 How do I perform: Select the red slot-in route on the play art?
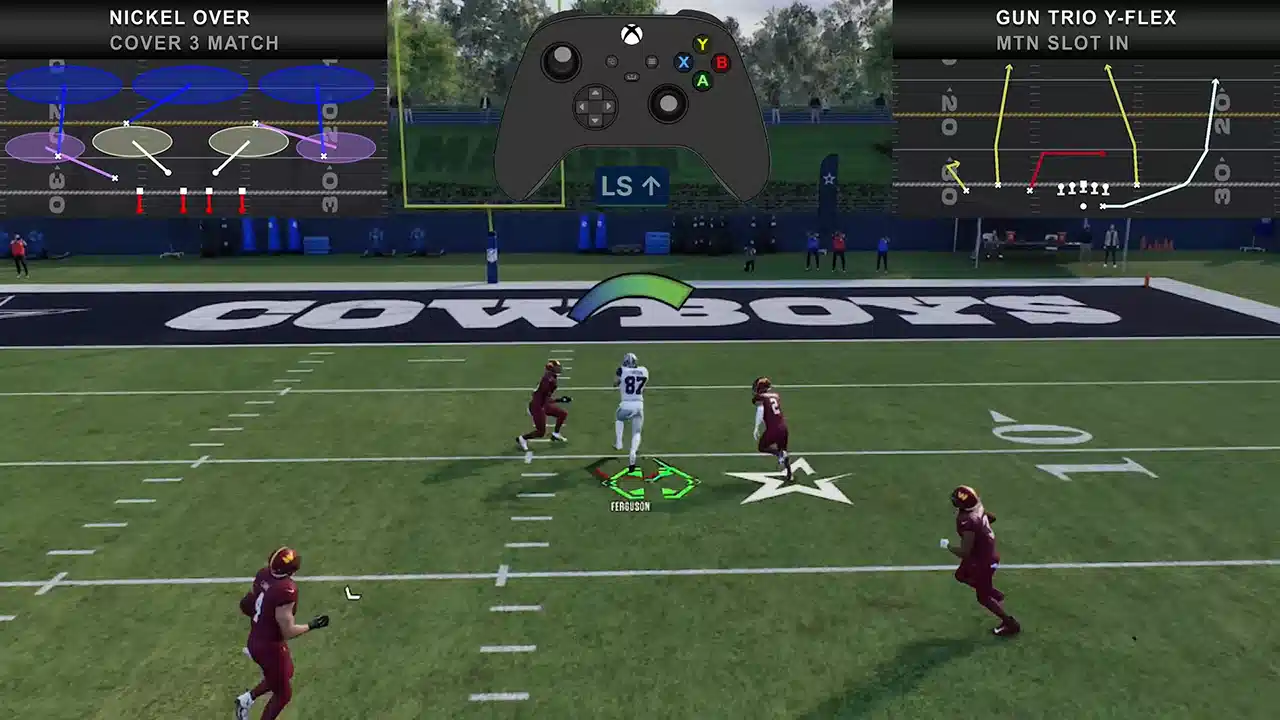click(1072, 153)
